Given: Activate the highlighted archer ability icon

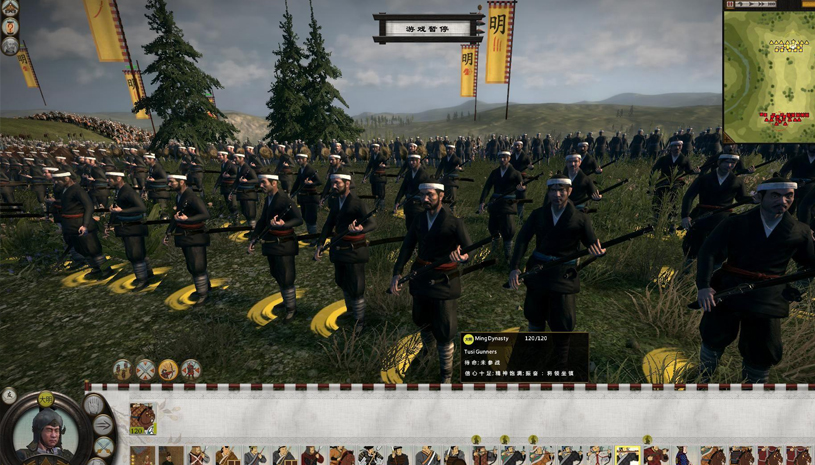Looking at the screenshot, I should pos(168,369).
